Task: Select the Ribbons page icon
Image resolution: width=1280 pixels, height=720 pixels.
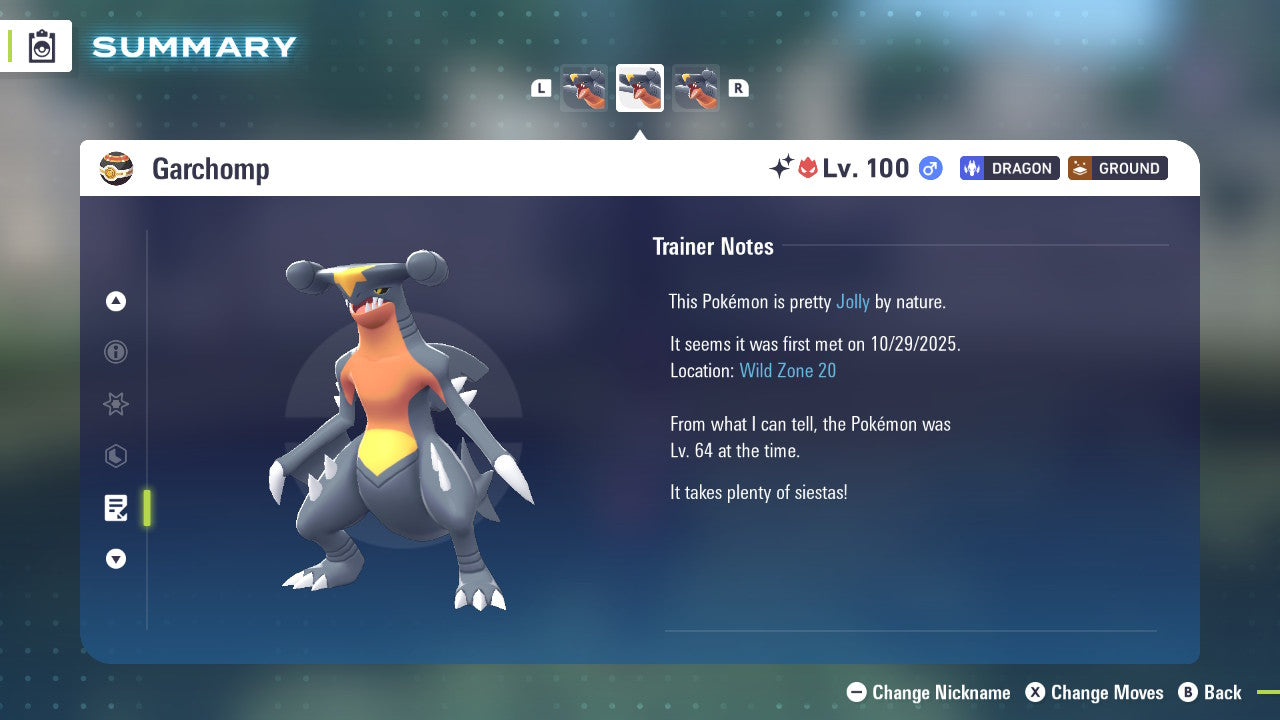Action: 115,404
